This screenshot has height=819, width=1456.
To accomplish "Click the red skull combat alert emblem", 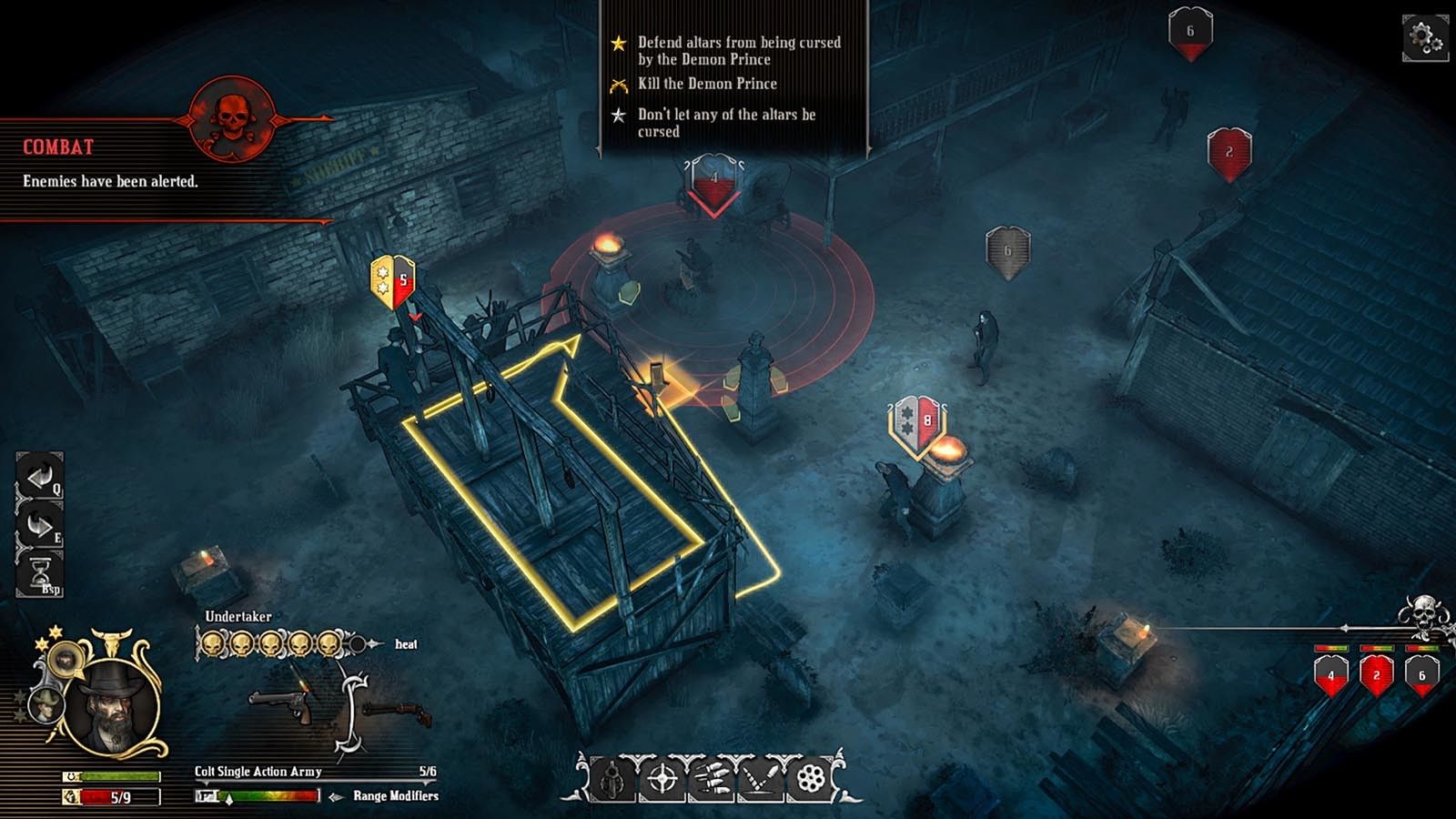I will click(x=230, y=118).
